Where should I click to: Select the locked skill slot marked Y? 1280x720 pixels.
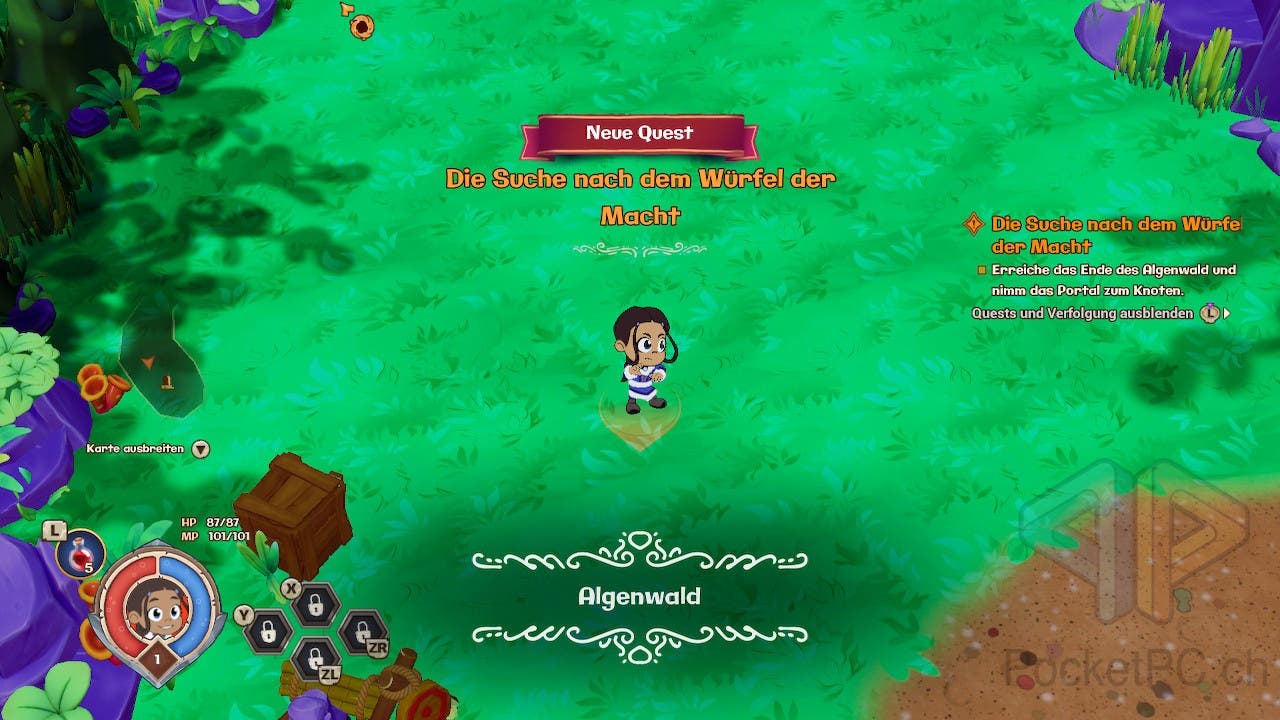coord(268,630)
